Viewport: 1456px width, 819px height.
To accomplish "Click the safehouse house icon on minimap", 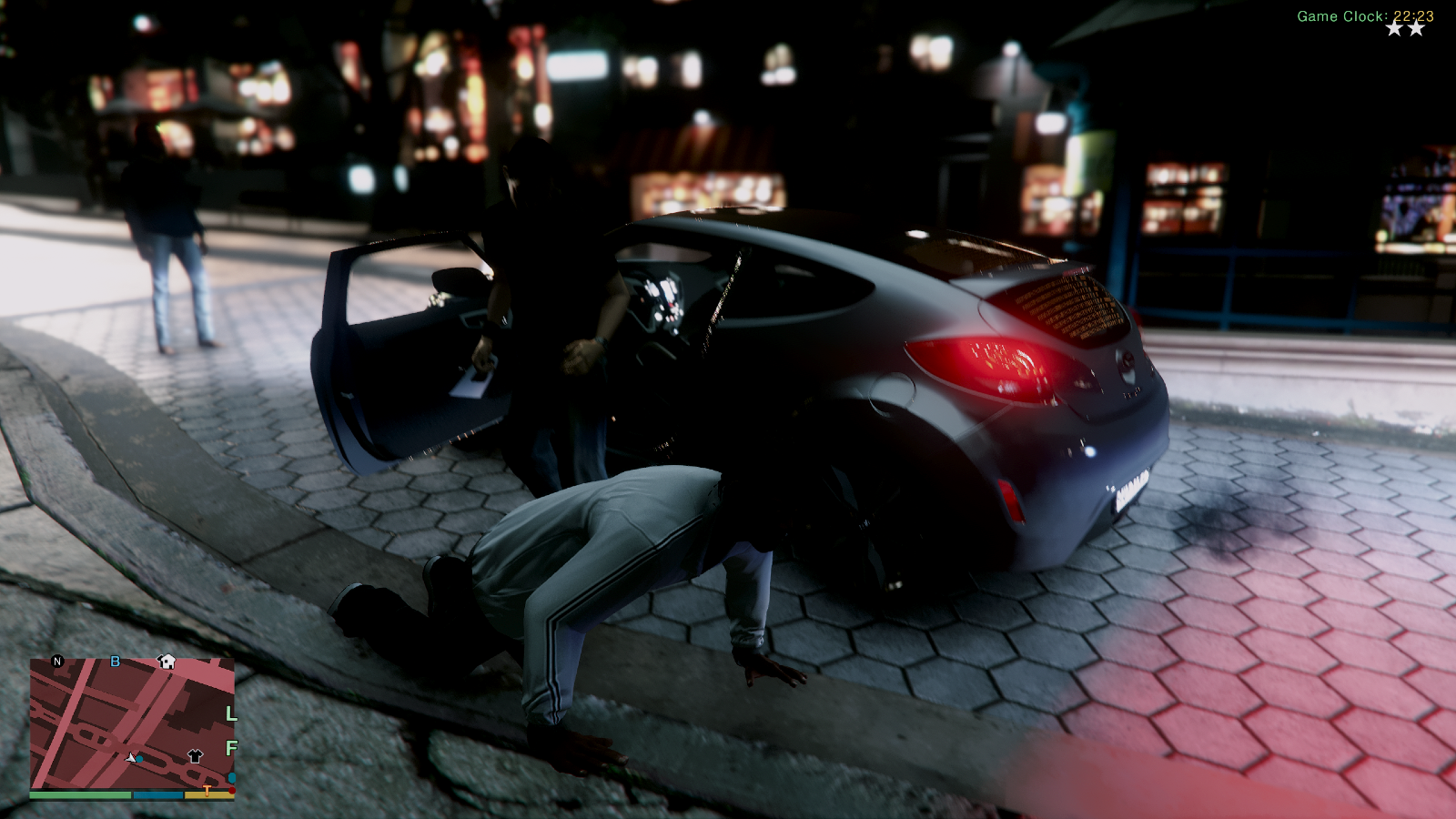I will pyautogui.click(x=166, y=662).
